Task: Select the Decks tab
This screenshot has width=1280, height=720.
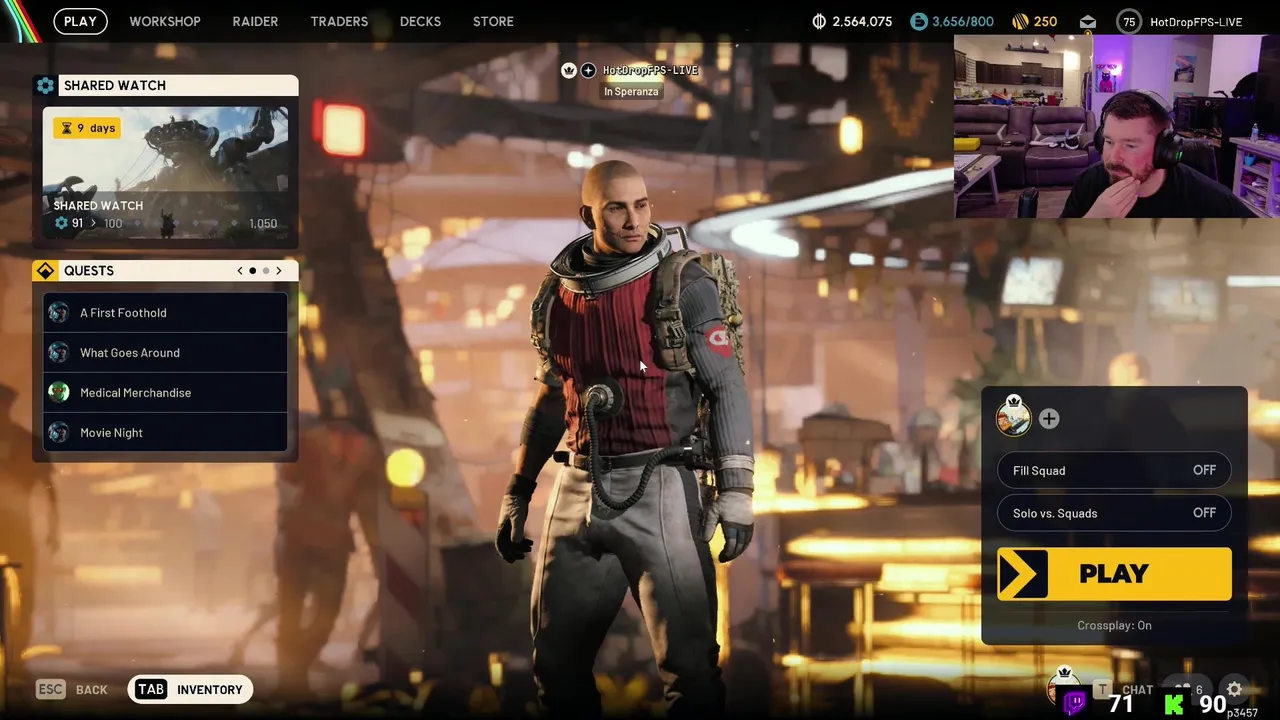Action: click(x=420, y=21)
